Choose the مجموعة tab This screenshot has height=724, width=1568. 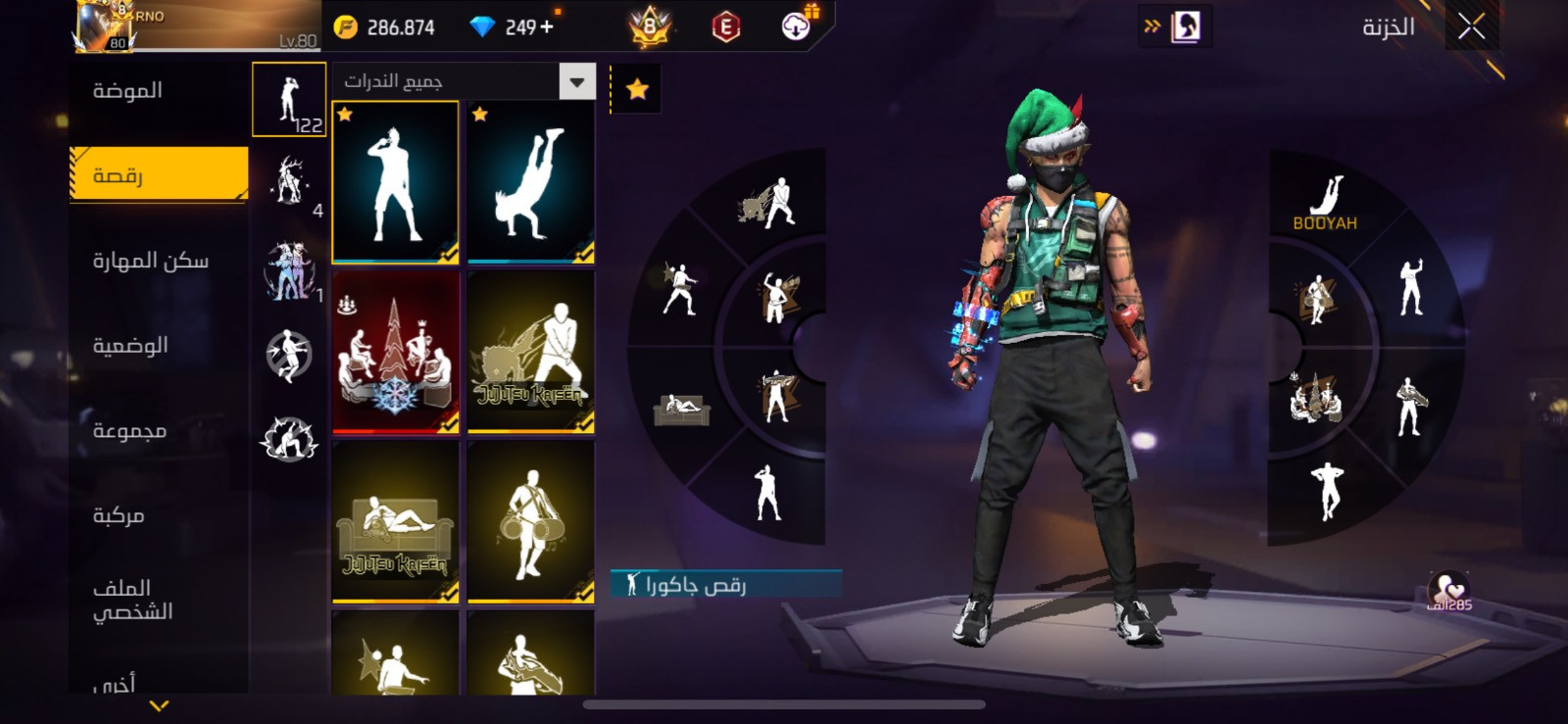129,431
